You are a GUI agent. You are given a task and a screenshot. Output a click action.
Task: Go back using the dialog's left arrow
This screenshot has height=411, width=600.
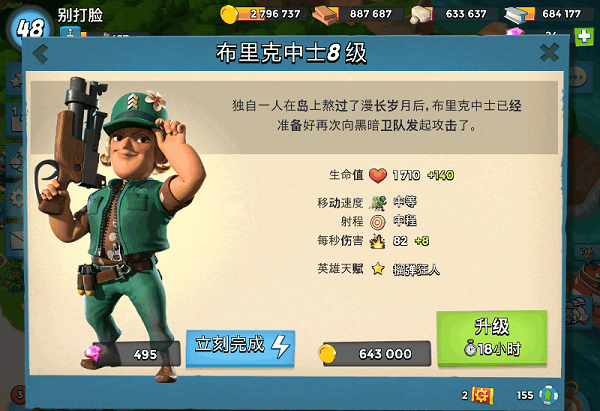[41, 54]
